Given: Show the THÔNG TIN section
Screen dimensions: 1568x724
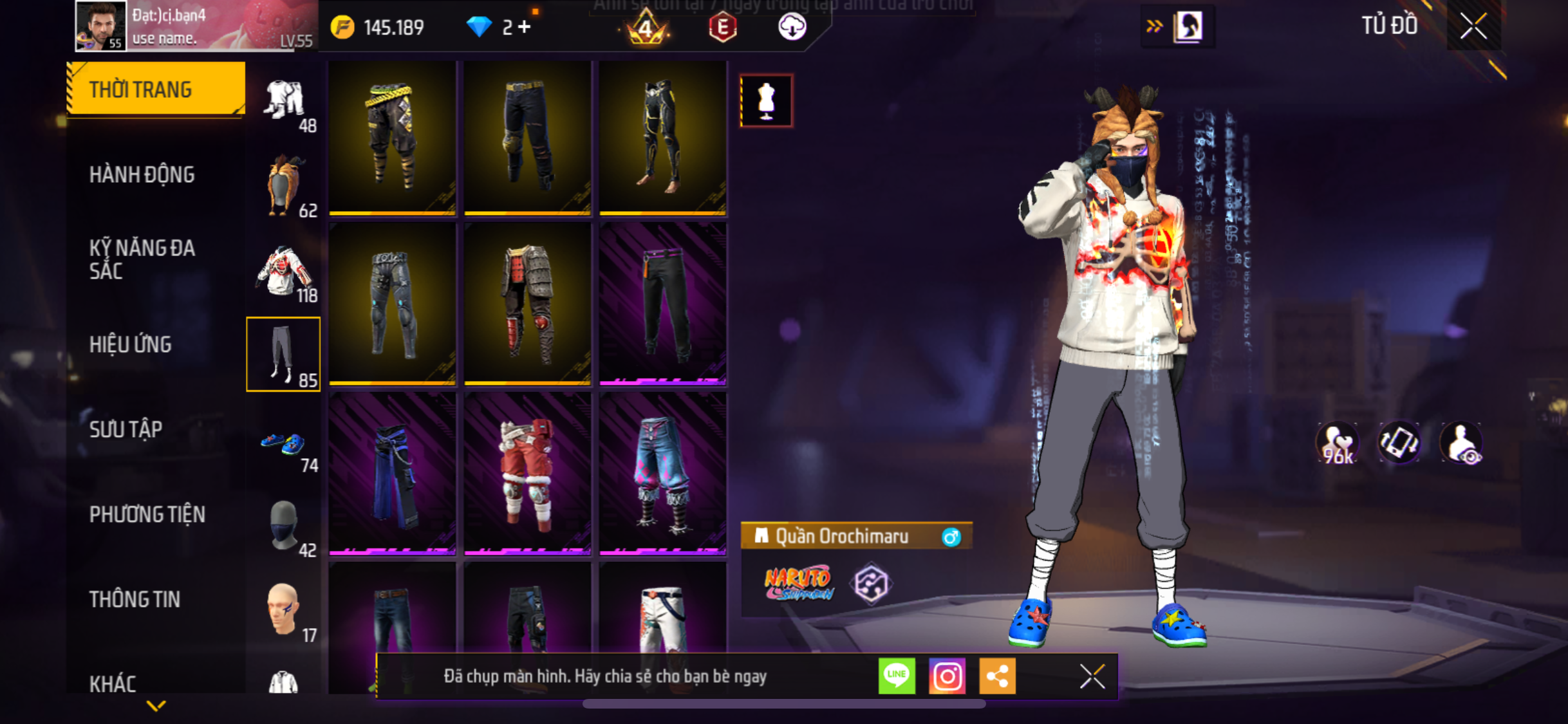Looking at the screenshot, I should pyautogui.click(x=135, y=599).
